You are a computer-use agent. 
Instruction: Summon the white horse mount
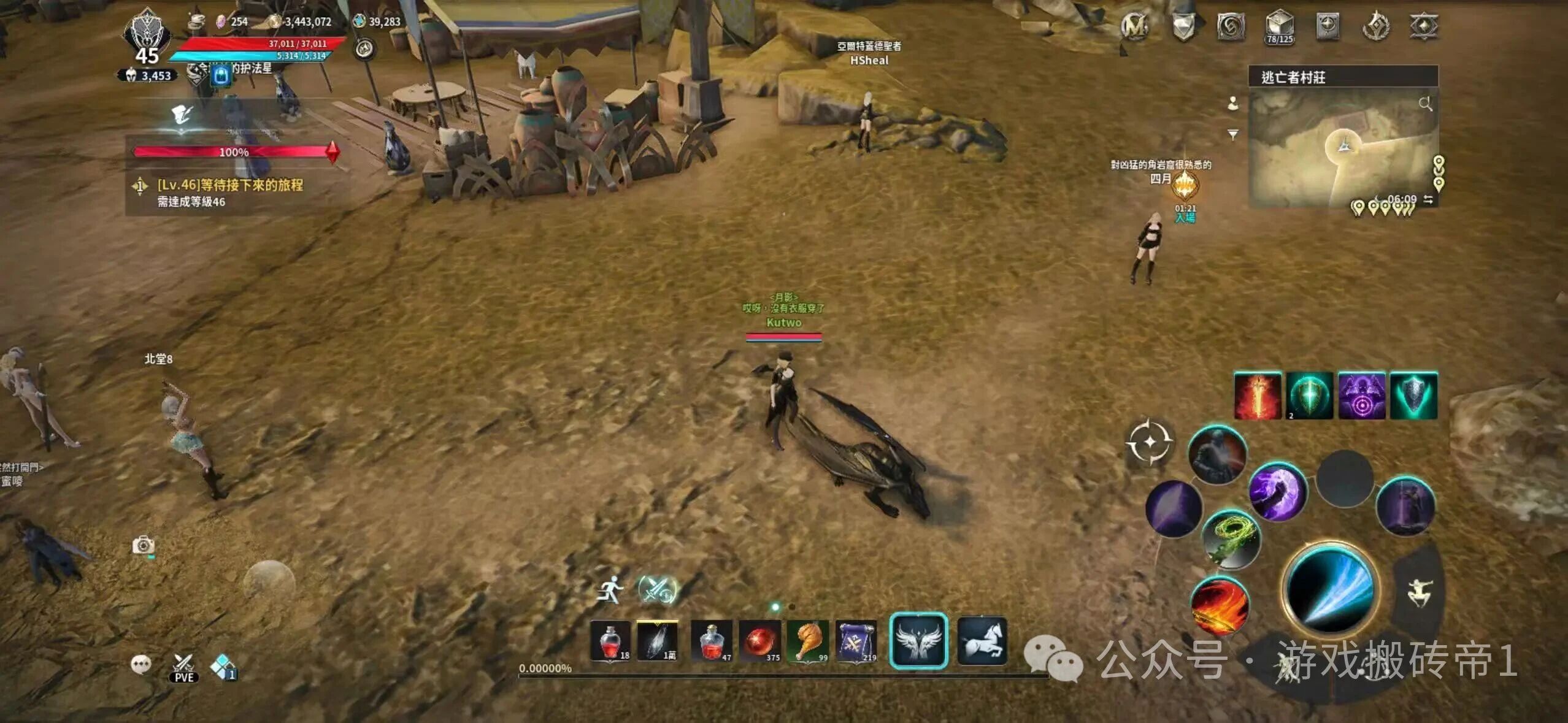(x=982, y=640)
